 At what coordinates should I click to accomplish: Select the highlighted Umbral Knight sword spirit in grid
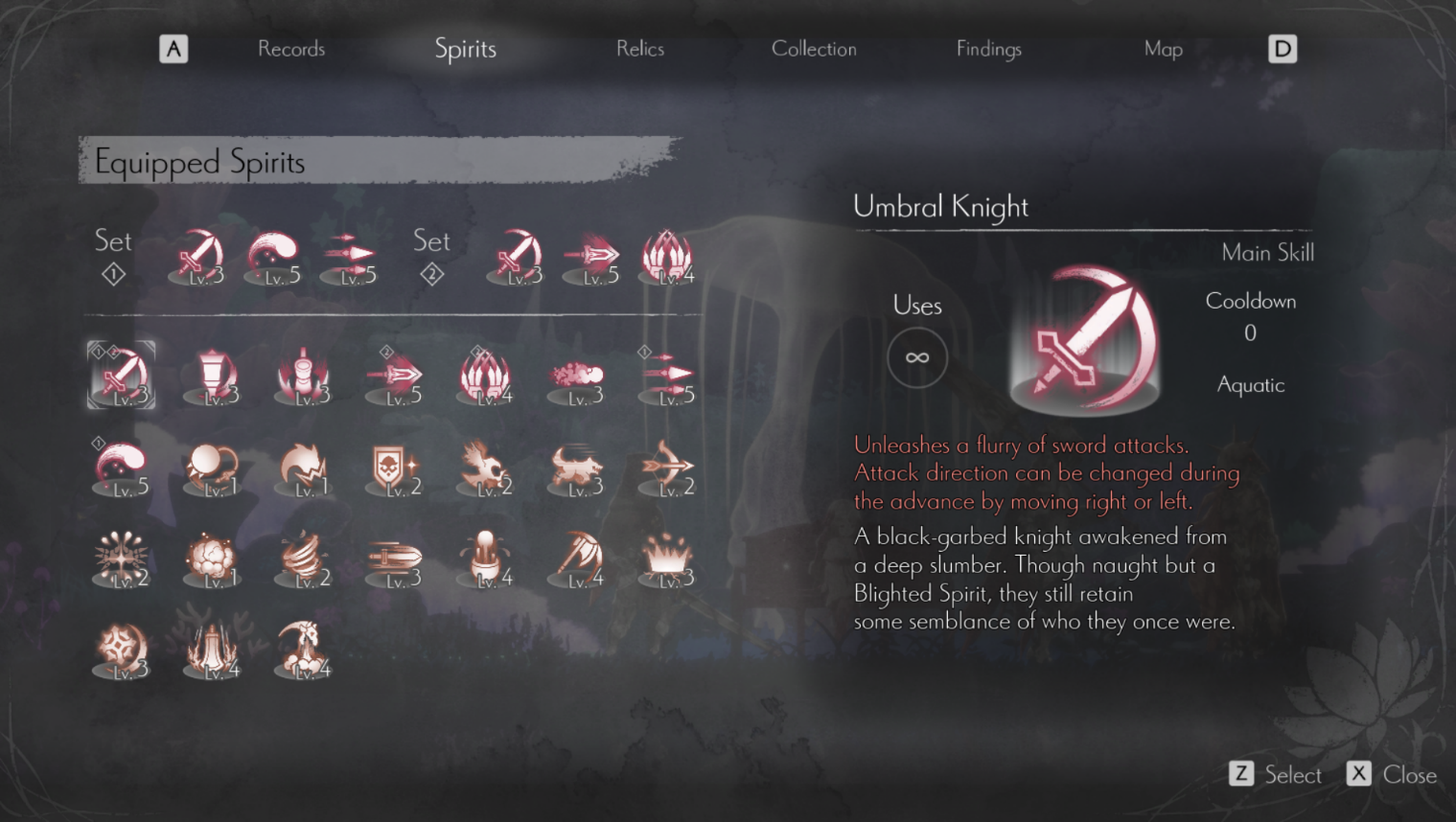pyautogui.click(x=121, y=375)
